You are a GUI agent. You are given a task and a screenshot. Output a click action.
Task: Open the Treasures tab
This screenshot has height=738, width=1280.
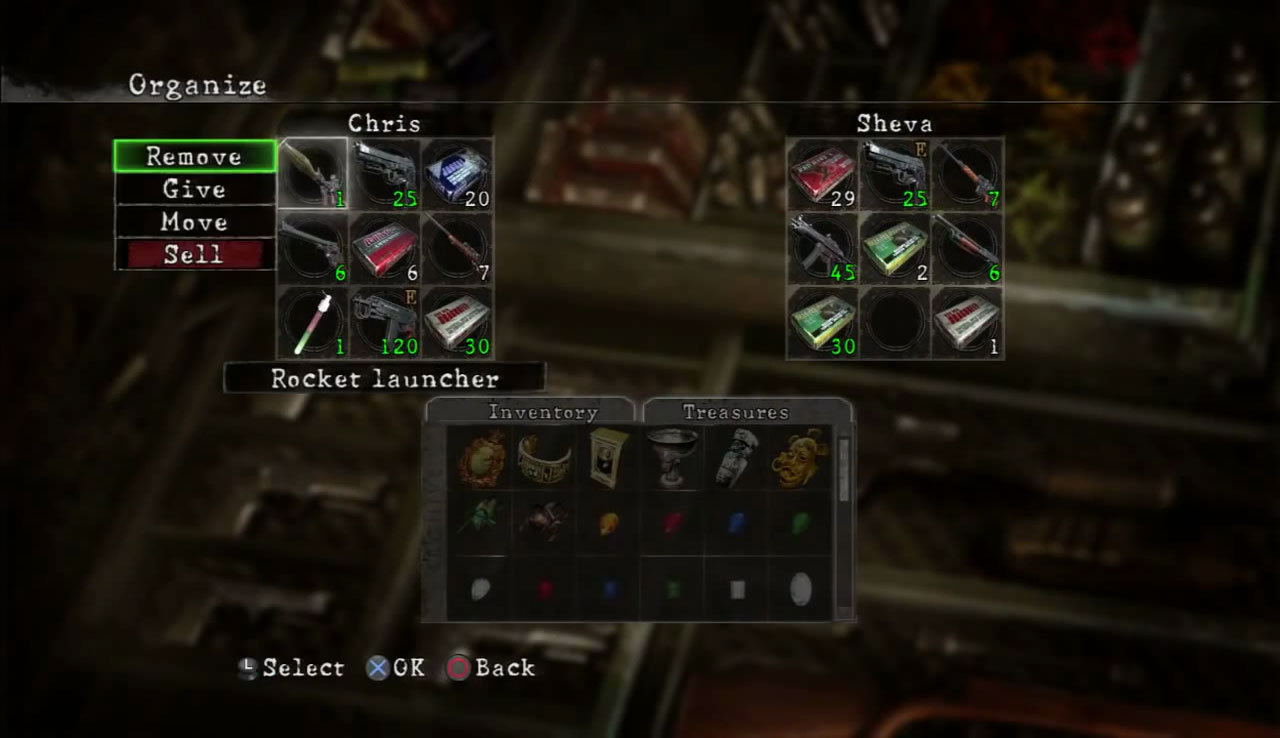pos(735,412)
